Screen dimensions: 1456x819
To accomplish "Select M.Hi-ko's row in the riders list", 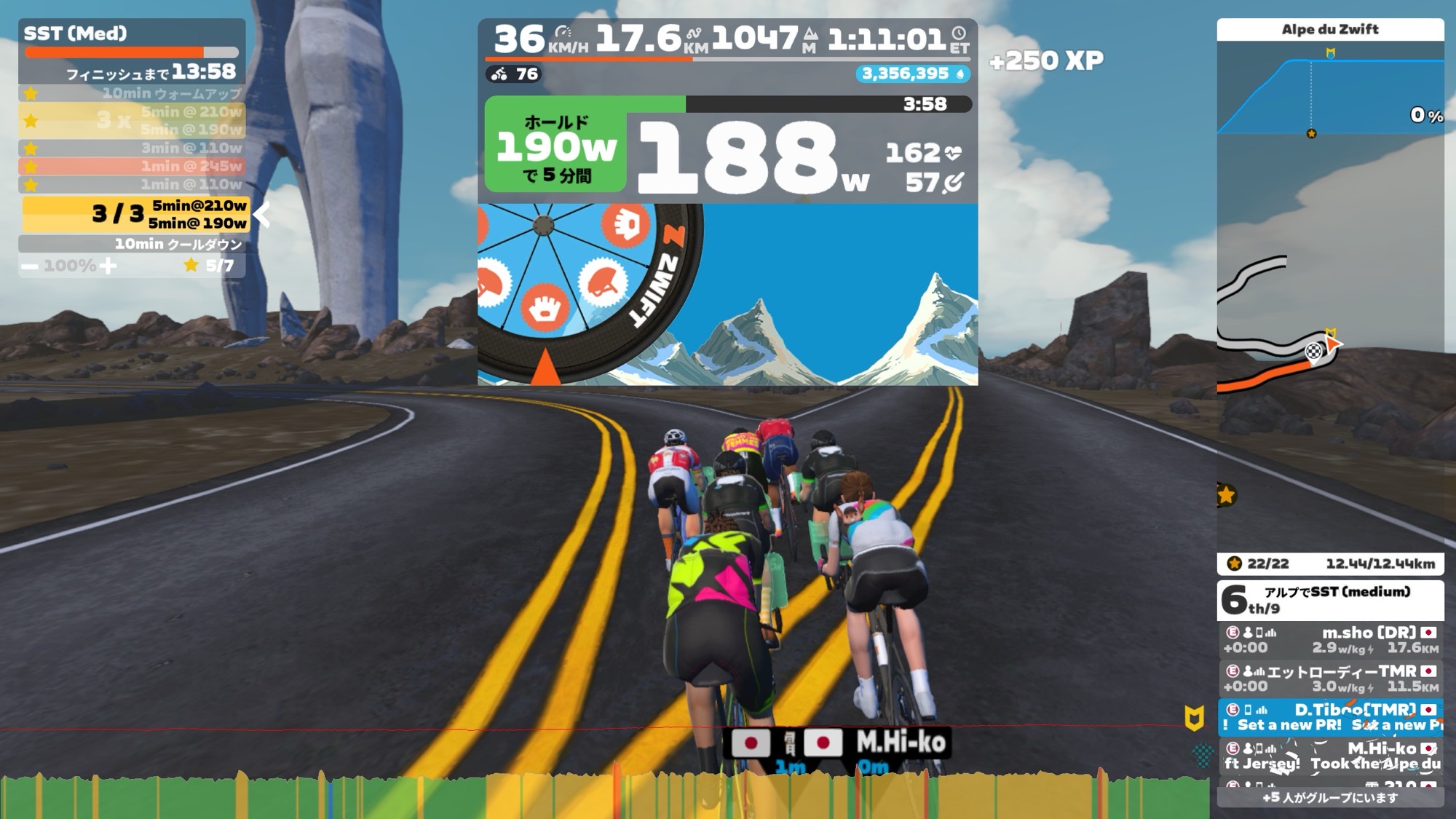I will click(x=1329, y=756).
